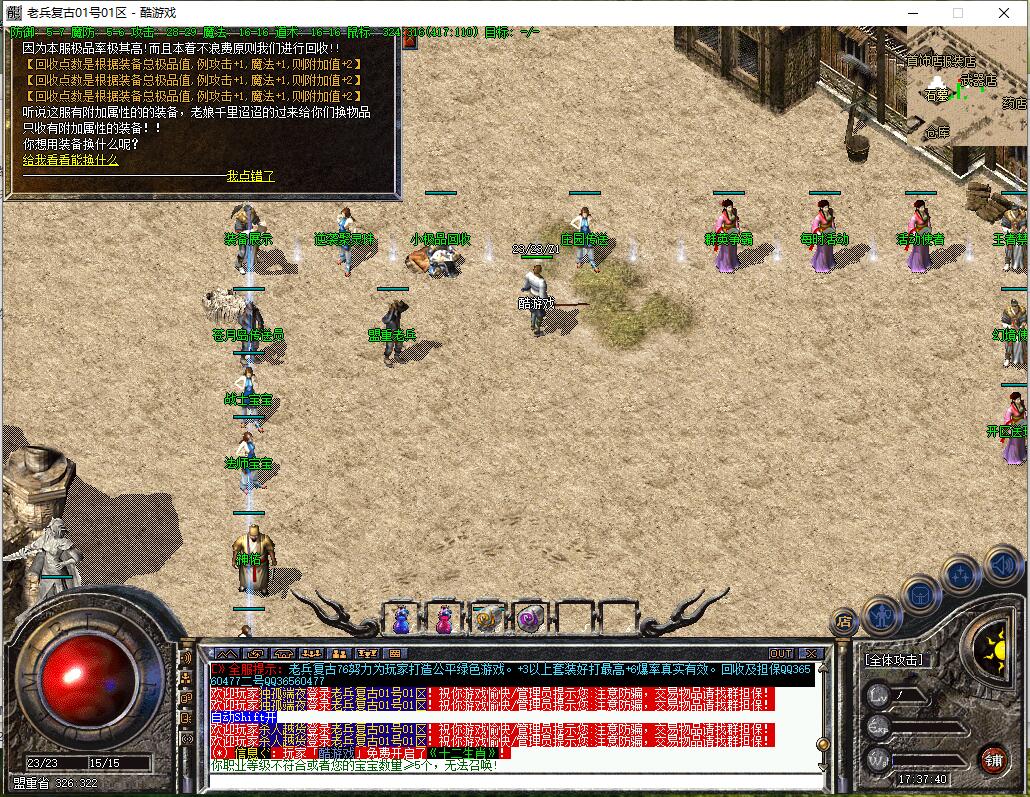Viewport: 1030px width, 797px height.
Task: Toggle sound with the speaker icon
Action: (x=1001, y=565)
